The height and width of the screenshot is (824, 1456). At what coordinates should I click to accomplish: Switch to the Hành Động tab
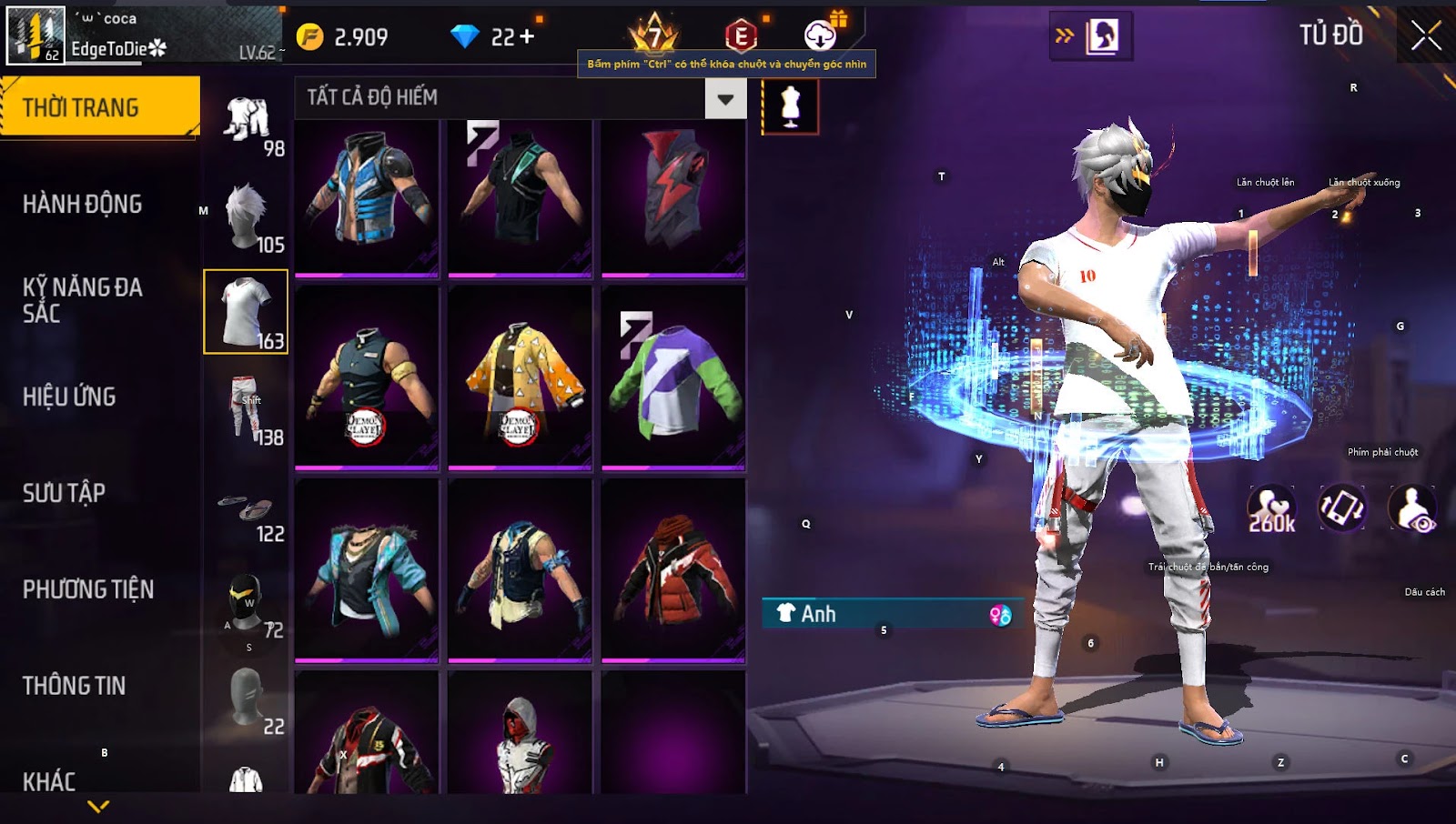(83, 204)
